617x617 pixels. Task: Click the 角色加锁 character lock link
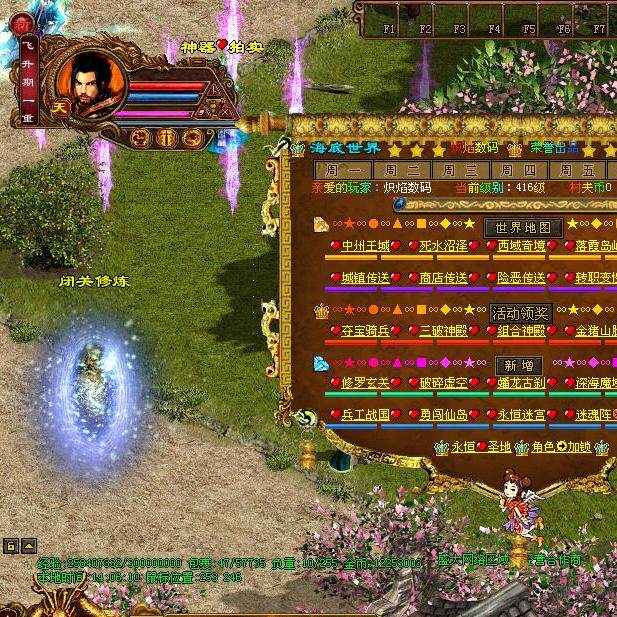(x=563, y=448)
